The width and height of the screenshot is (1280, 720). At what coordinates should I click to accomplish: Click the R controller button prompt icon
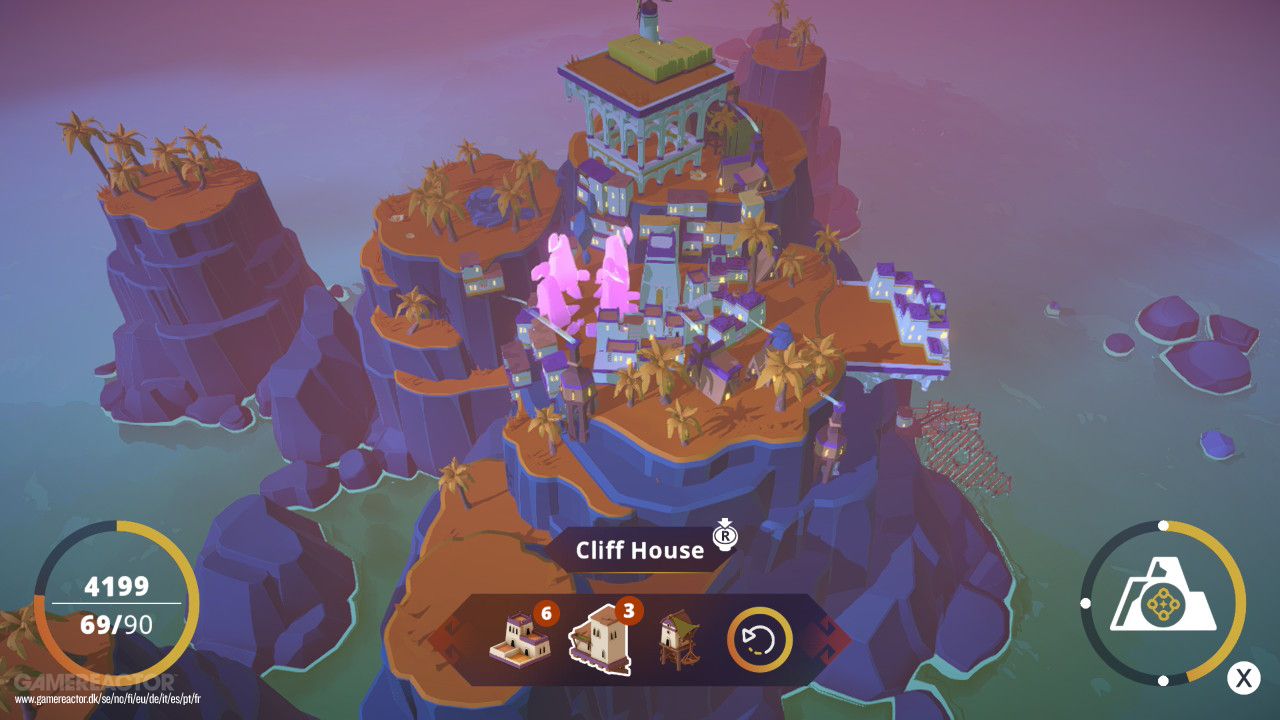725,538
